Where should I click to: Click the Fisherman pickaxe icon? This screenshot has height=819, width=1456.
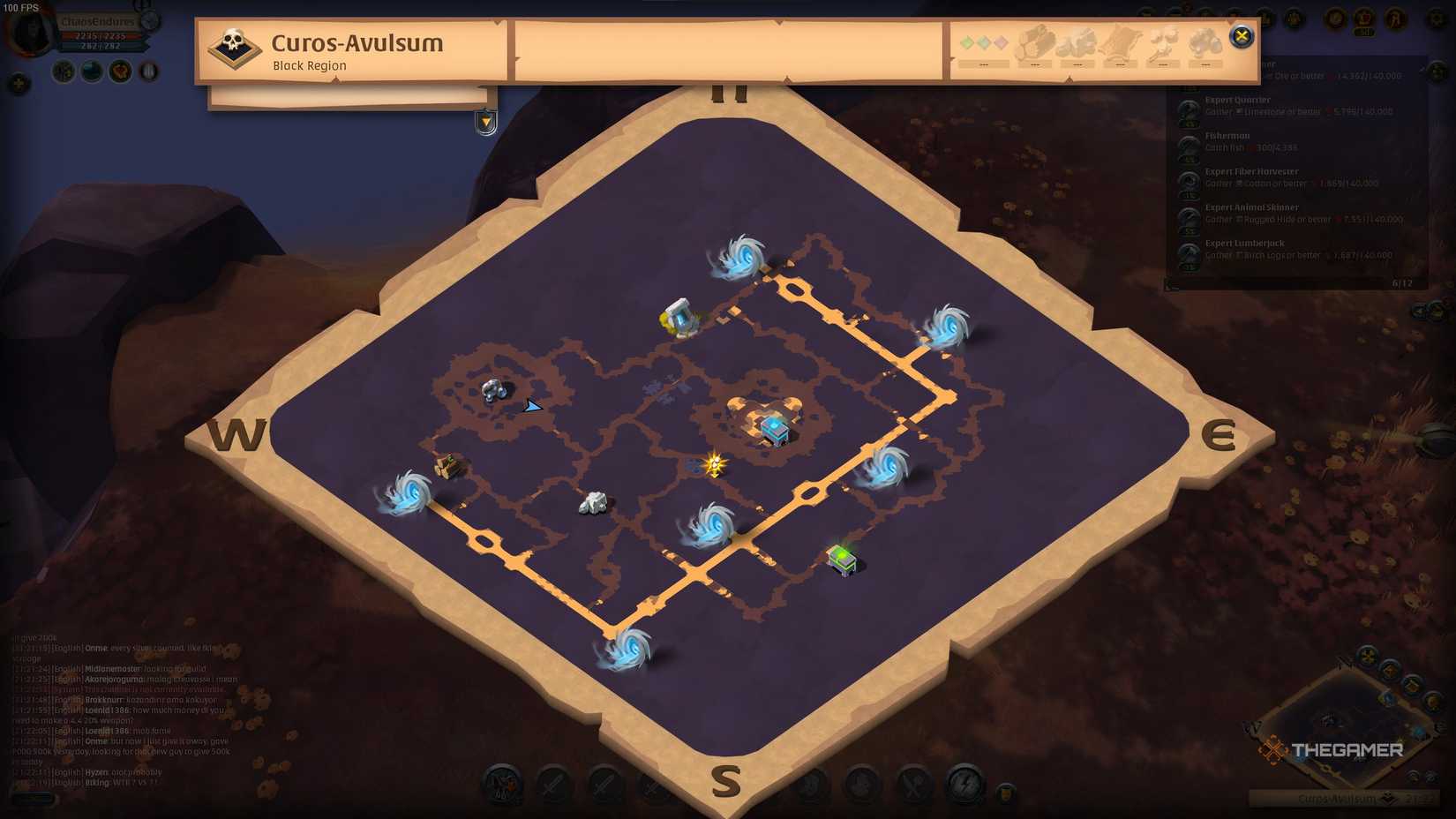pyautogui.click(x=1188, y=146)
